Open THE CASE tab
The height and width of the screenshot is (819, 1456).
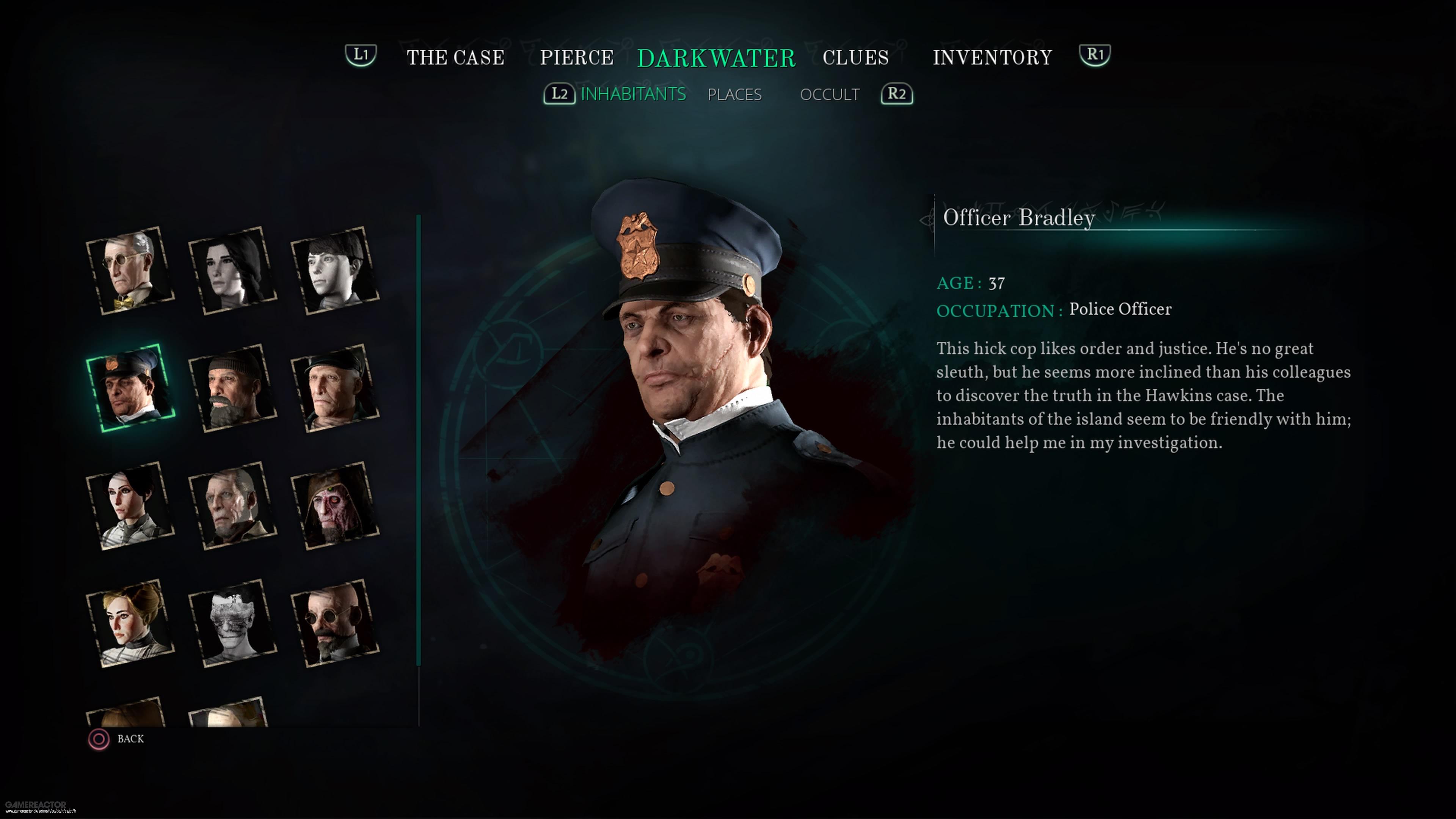point(455,57)
